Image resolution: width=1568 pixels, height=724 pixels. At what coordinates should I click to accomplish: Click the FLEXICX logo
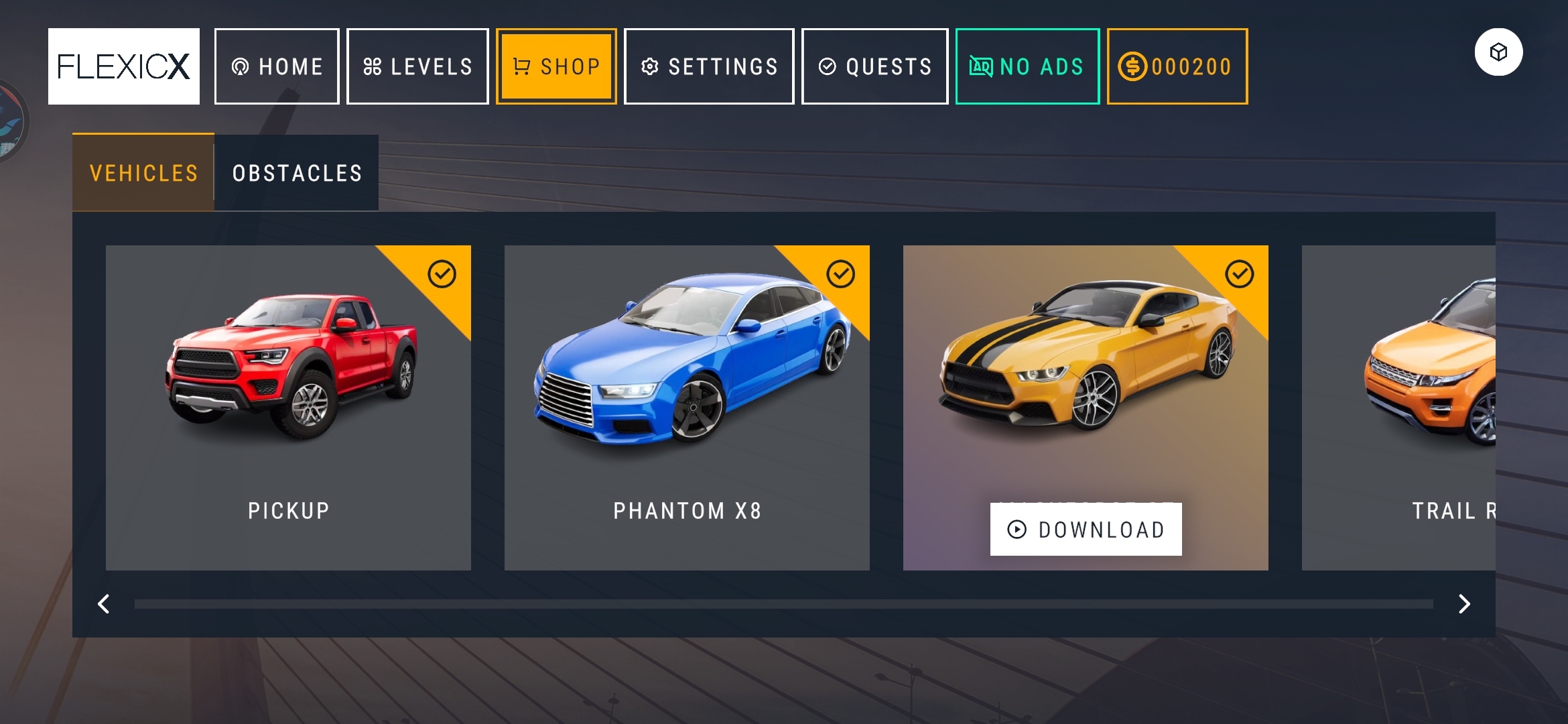coord(124,66)
